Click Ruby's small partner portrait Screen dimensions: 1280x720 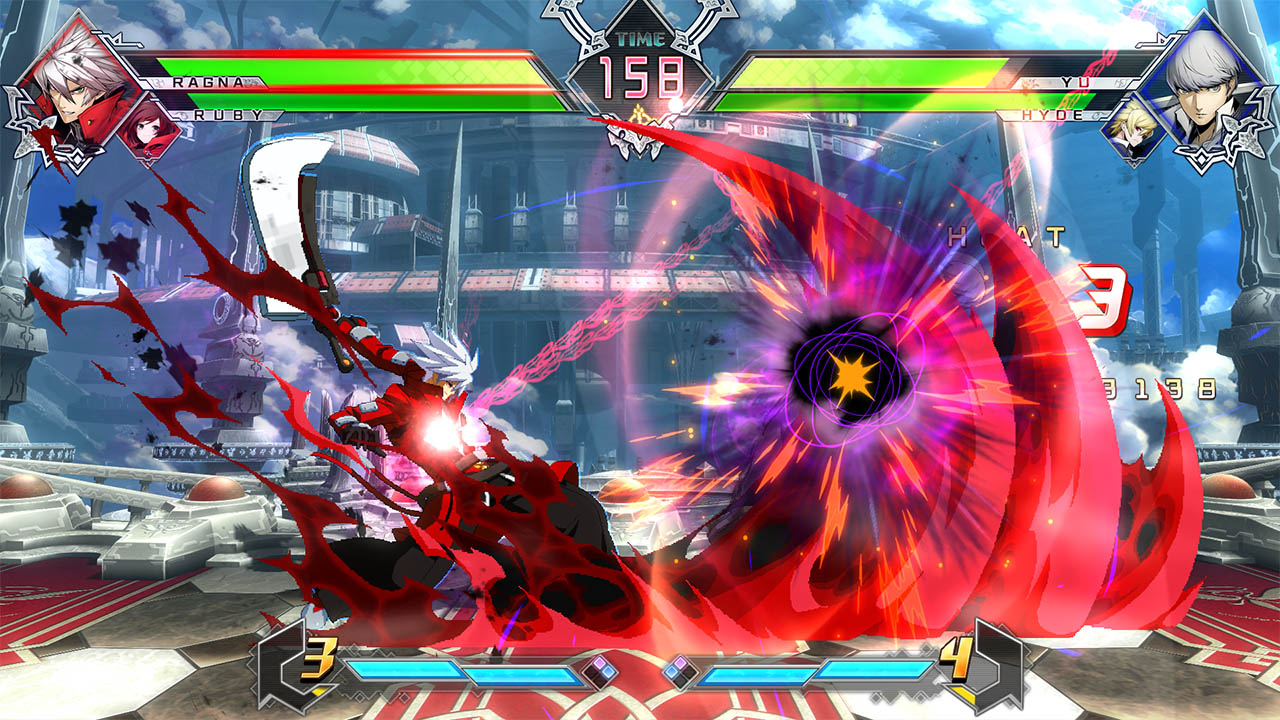pyautogui.click(x=148, y=133)
